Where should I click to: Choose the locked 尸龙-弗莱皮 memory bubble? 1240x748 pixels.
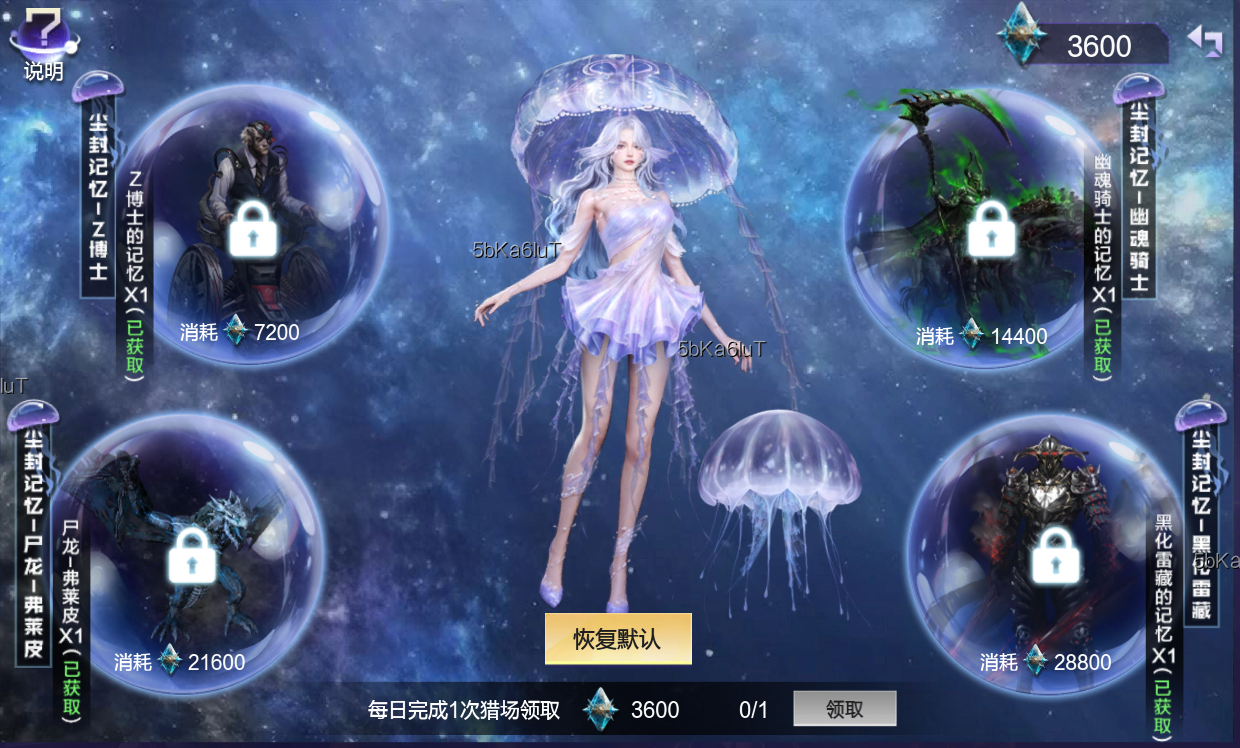193,555
